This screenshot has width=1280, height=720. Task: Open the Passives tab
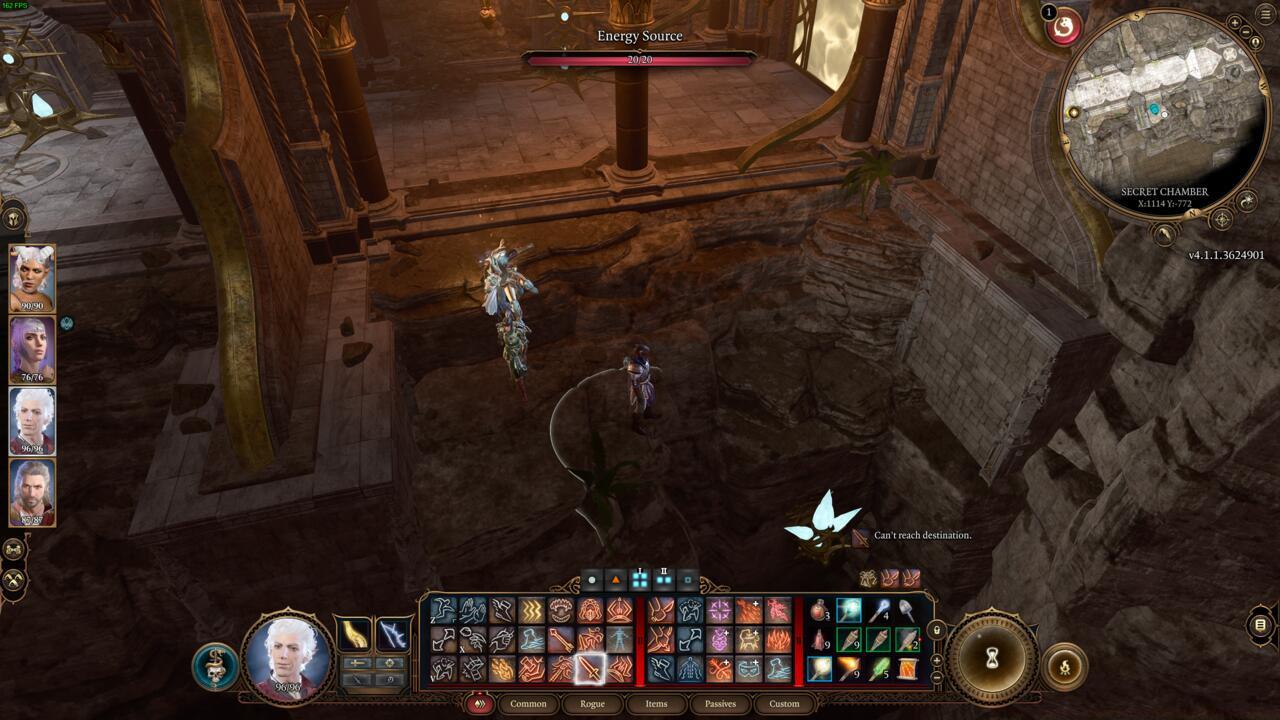point(720,703)
